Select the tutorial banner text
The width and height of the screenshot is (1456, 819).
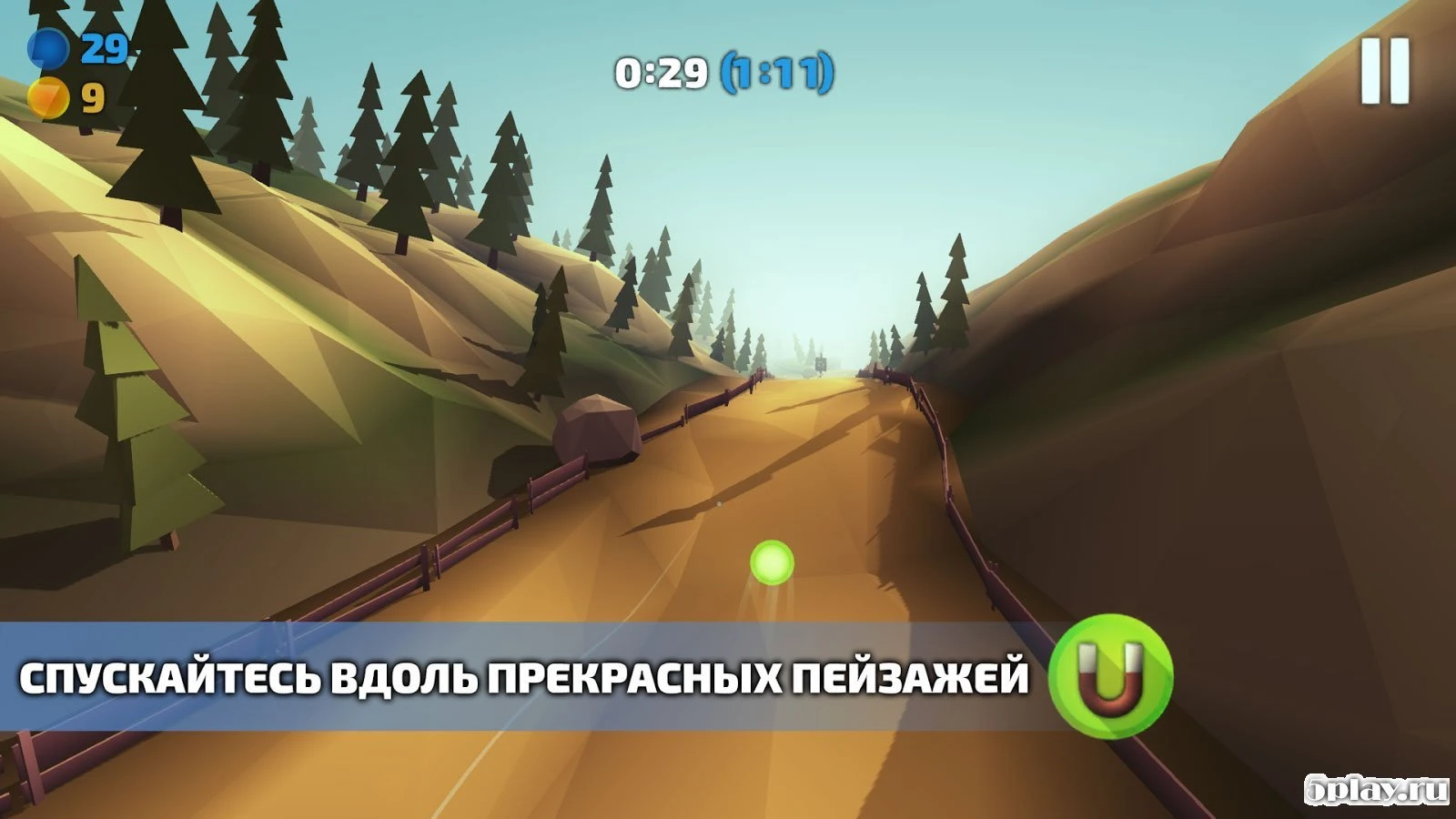point(526,676)
